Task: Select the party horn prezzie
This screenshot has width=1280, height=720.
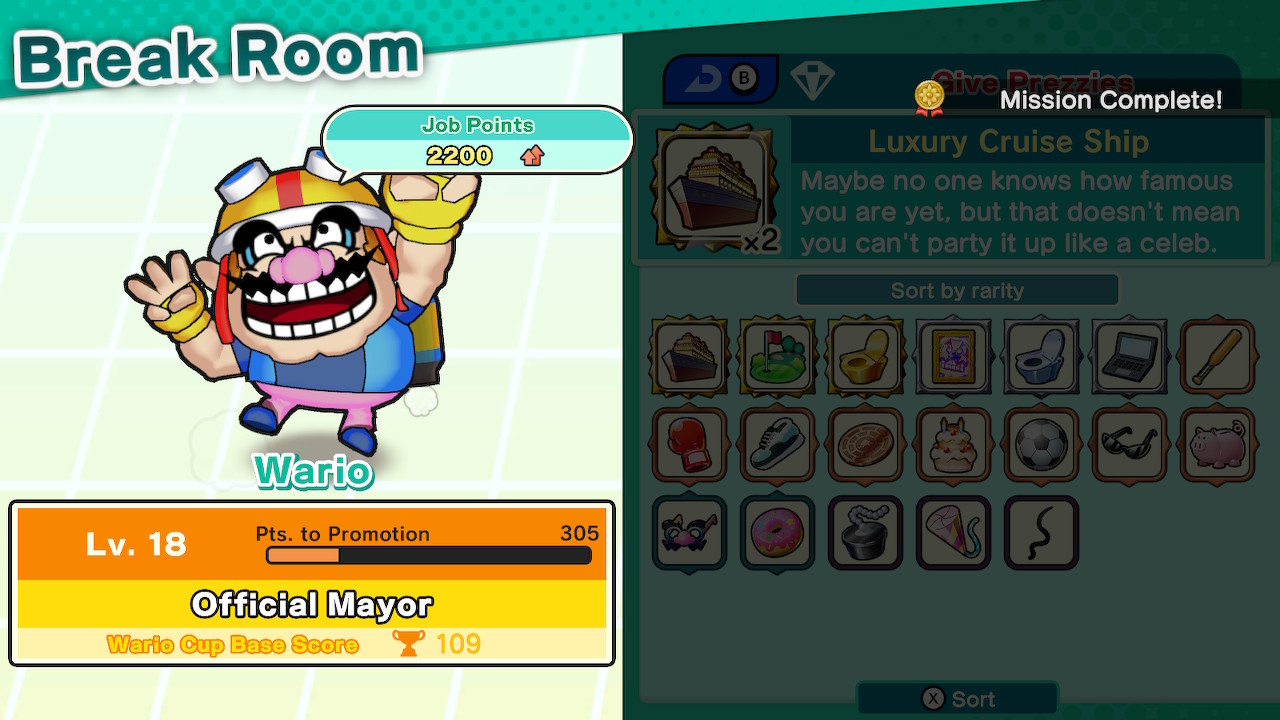Action: click(953, 533)
